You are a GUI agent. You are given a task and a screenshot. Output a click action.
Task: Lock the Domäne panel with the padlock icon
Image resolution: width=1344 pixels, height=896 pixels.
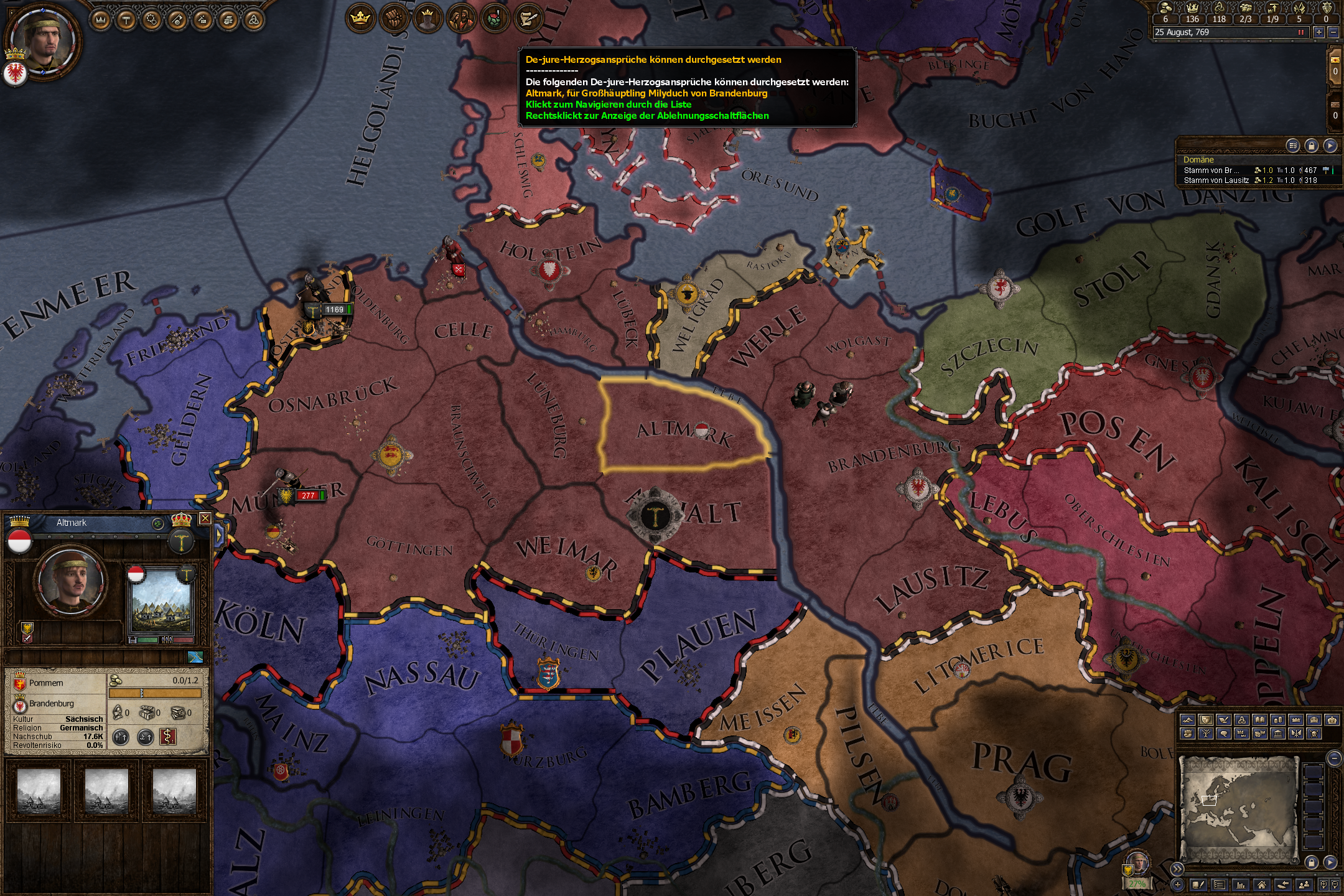[1312, 146]
